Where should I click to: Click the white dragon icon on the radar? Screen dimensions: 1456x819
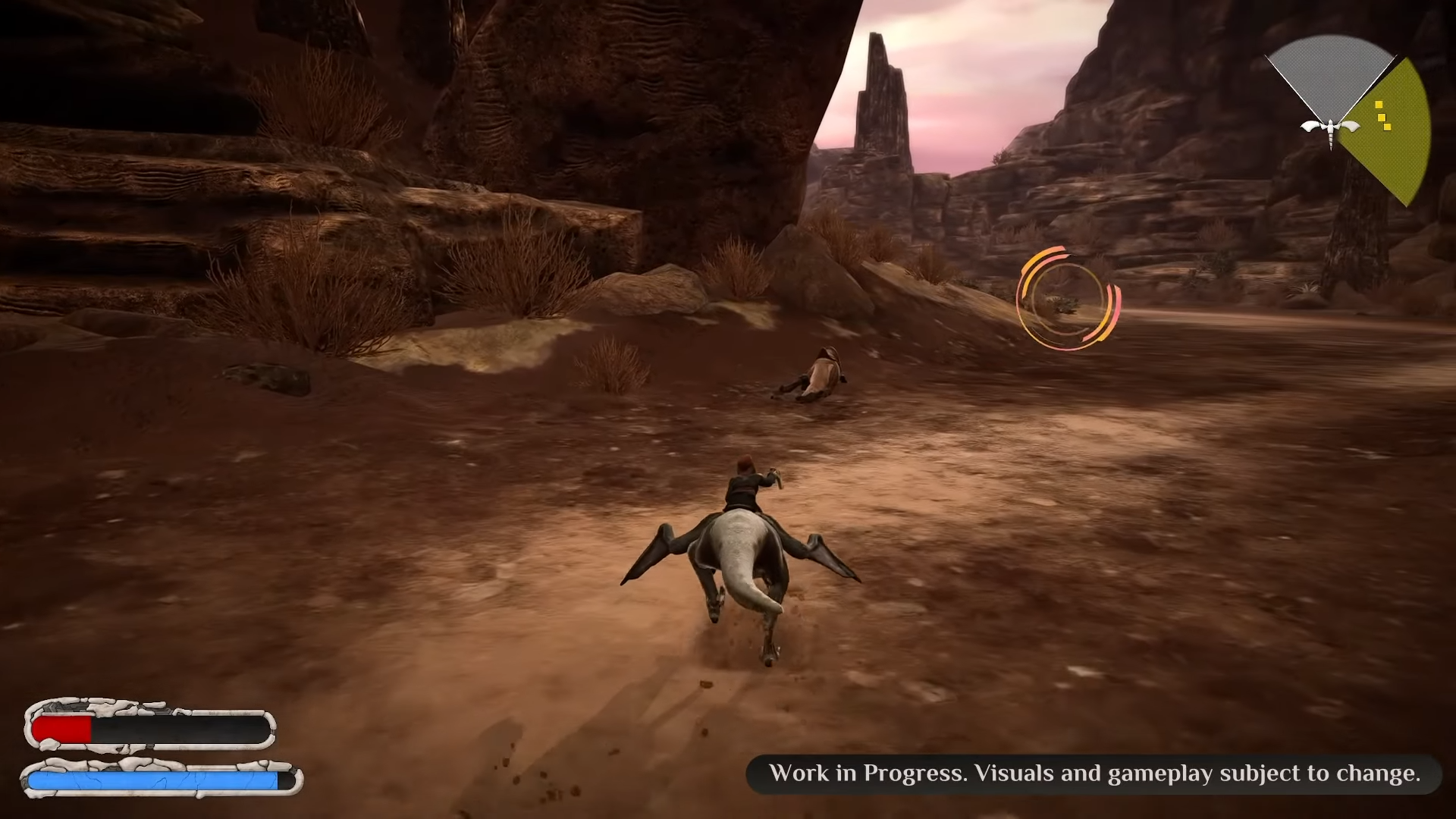pyautogui.click(x=1330, y=127)
